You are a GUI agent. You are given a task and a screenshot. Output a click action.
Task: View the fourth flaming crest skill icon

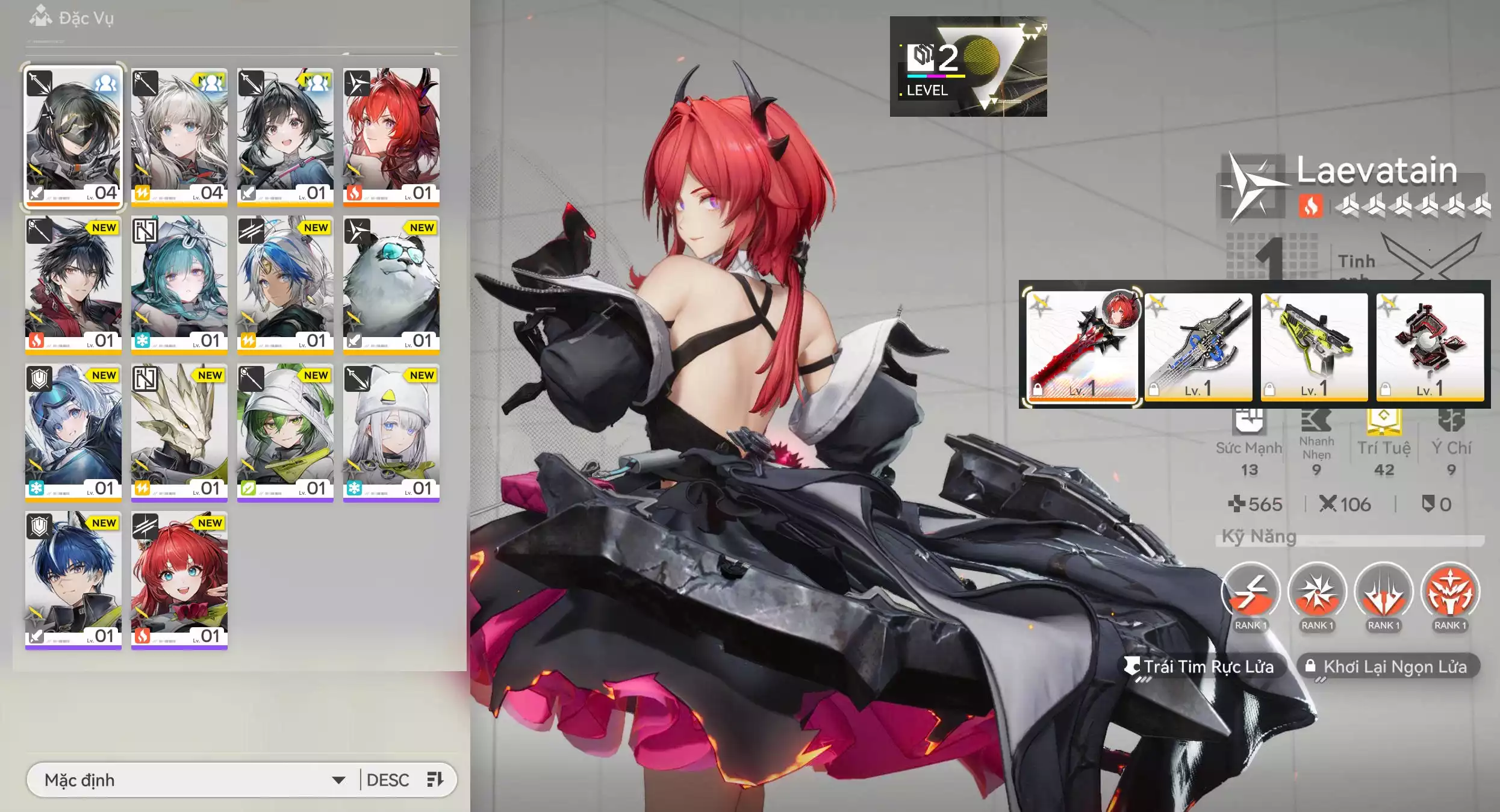coord(1450,592)
